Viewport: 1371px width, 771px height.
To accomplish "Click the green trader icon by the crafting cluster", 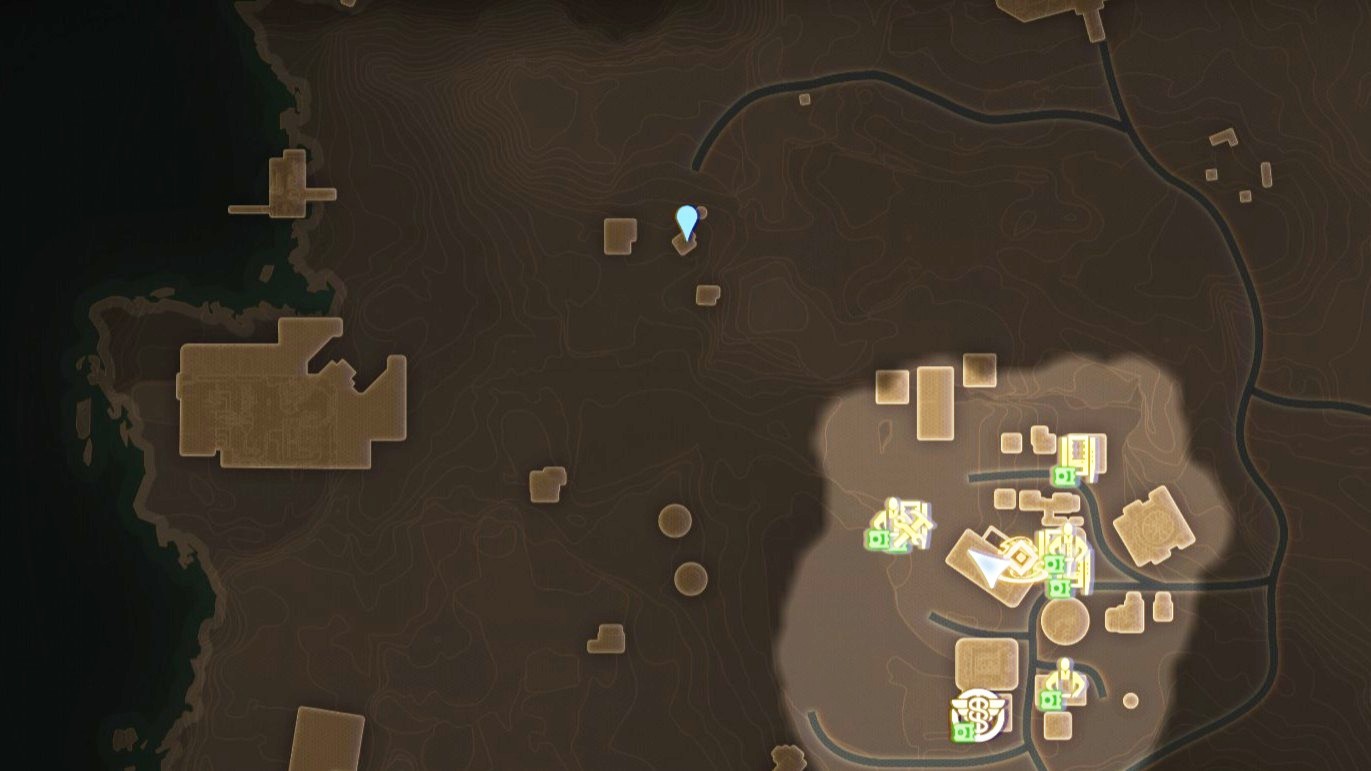I will coord(879,539).
